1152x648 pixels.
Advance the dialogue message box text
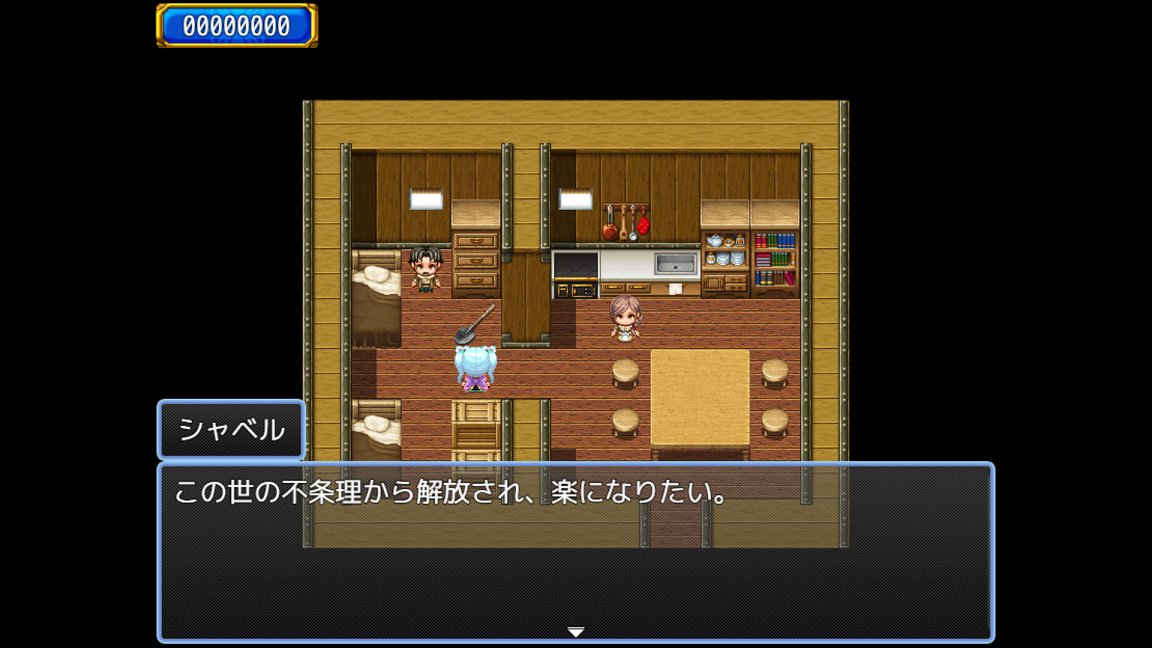[576, 552]
